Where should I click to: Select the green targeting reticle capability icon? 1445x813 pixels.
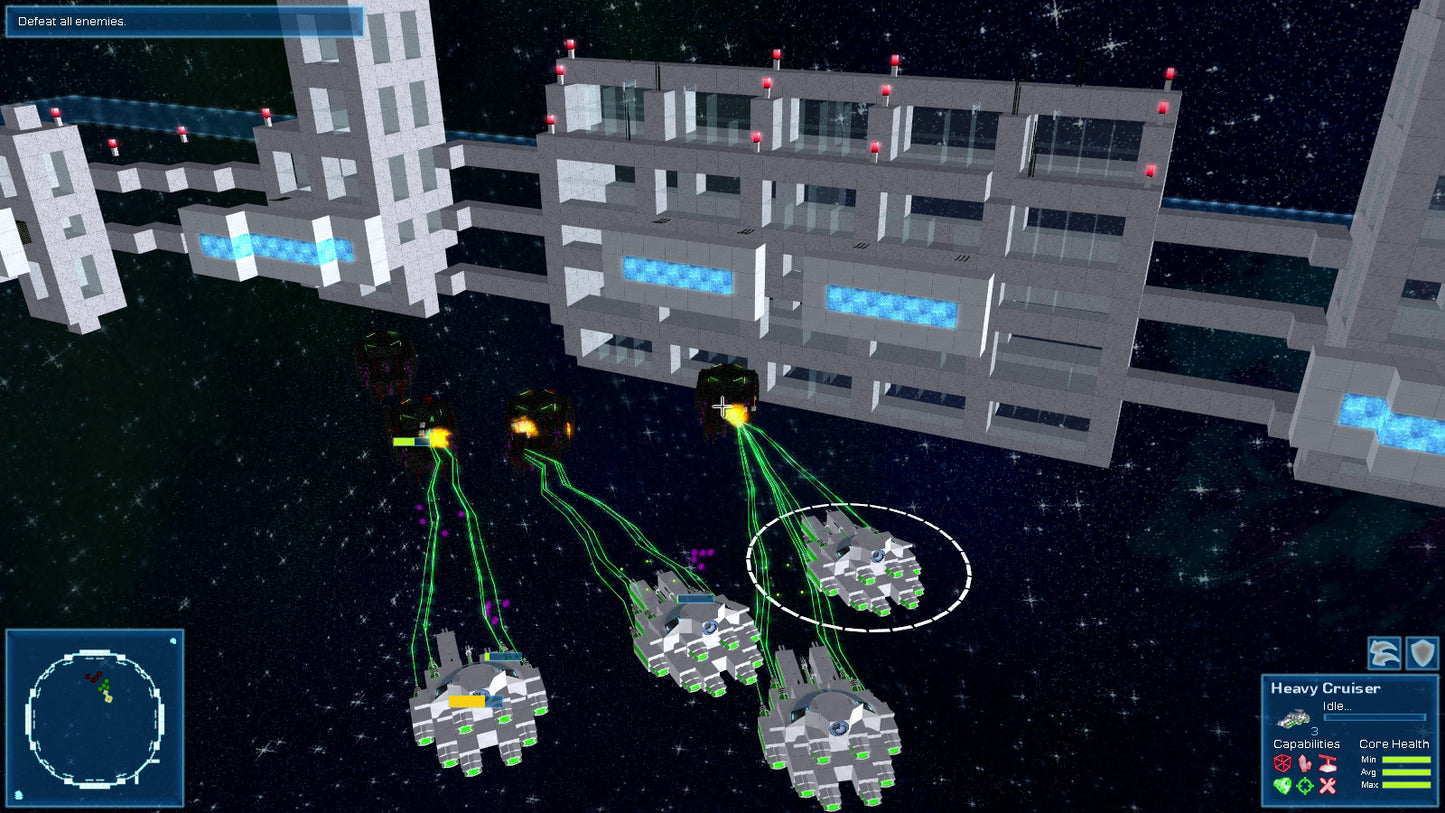[x=1304, y=785]
